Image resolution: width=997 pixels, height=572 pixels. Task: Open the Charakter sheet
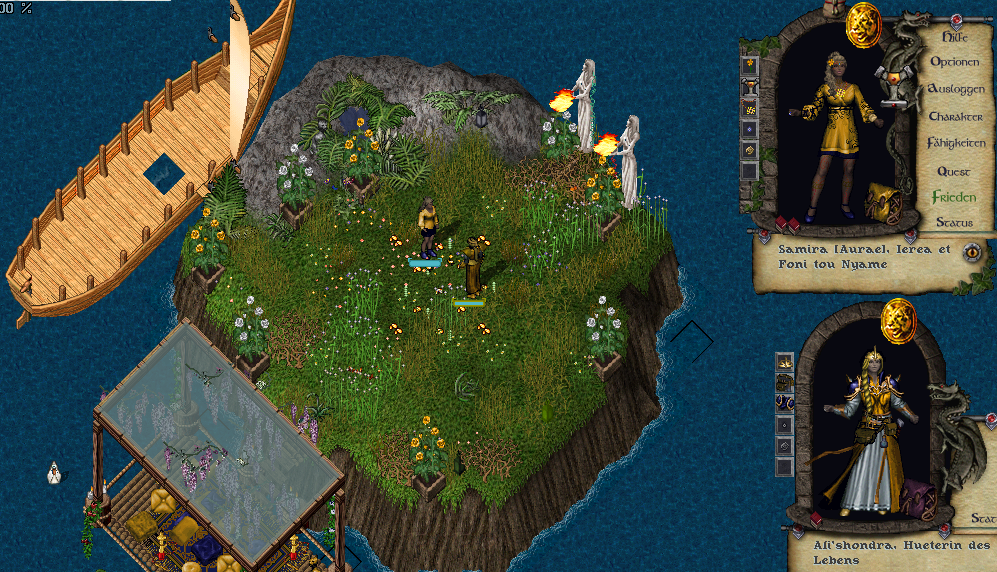[x=956, y=116]
